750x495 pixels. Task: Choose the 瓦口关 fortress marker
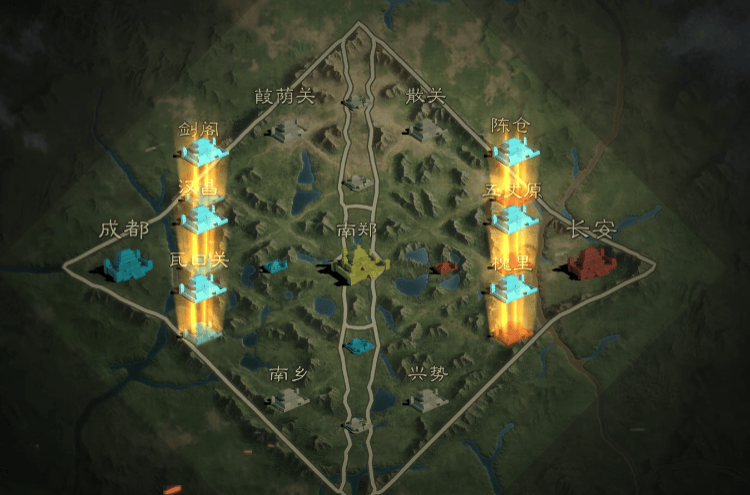(203, 288)
